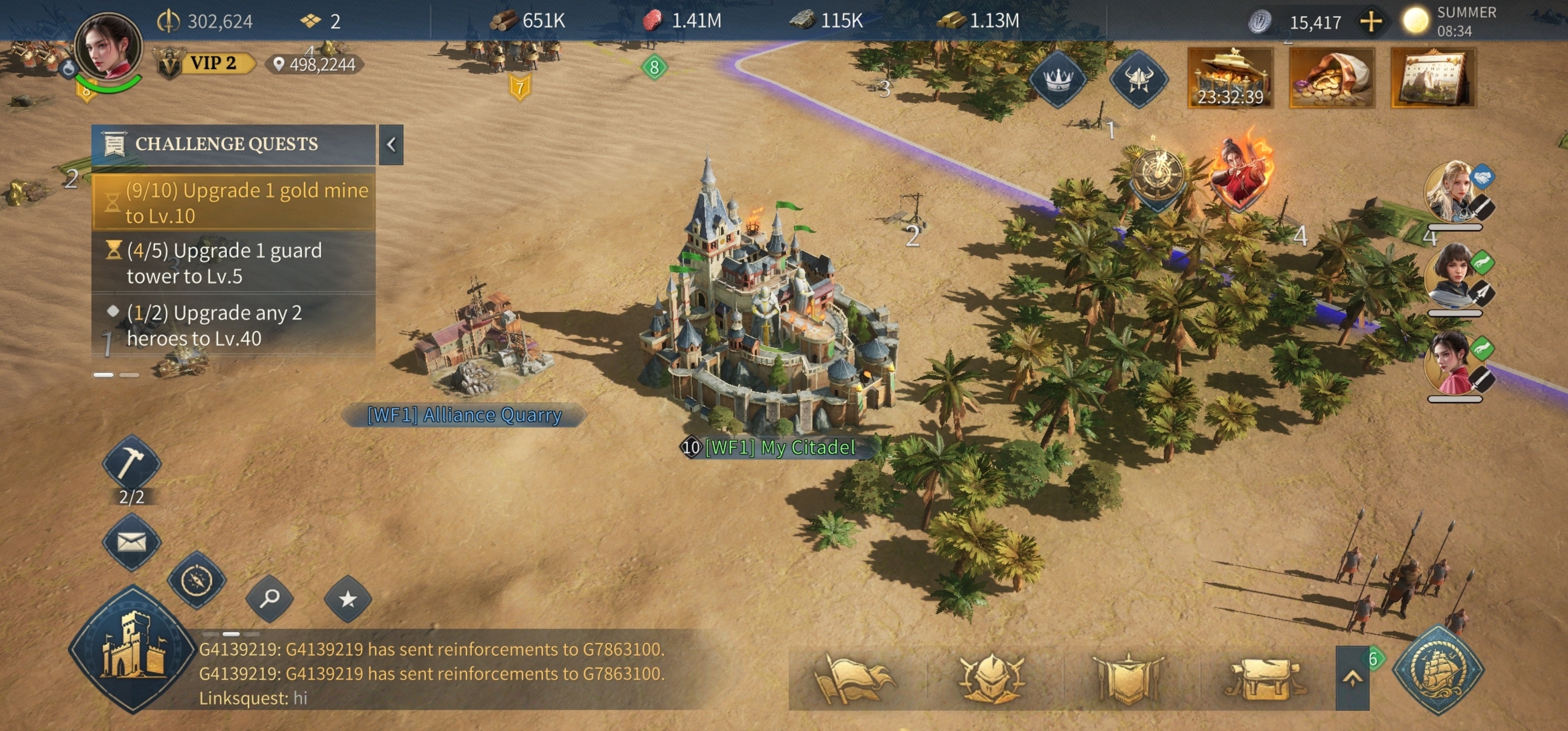The image size is (1568, 731).
Task: Tap the compass button
Action: coord(197,579)
